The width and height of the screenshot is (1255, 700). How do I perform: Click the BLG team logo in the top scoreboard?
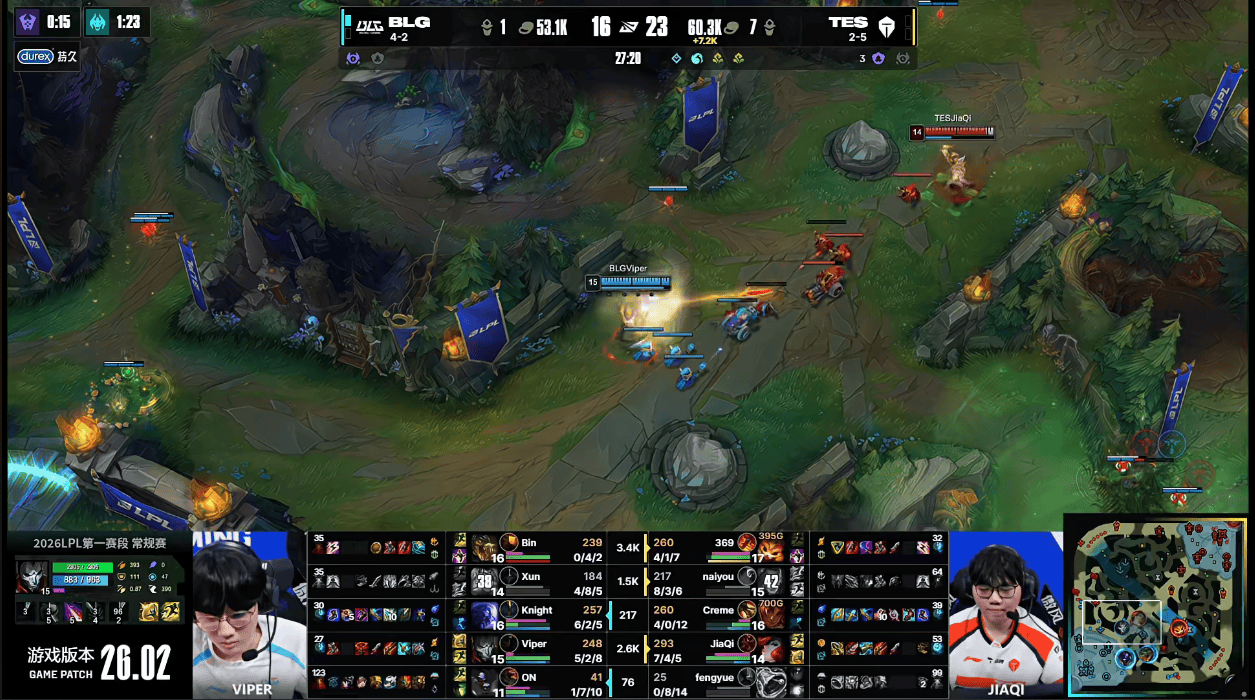[x=369, y=26]
